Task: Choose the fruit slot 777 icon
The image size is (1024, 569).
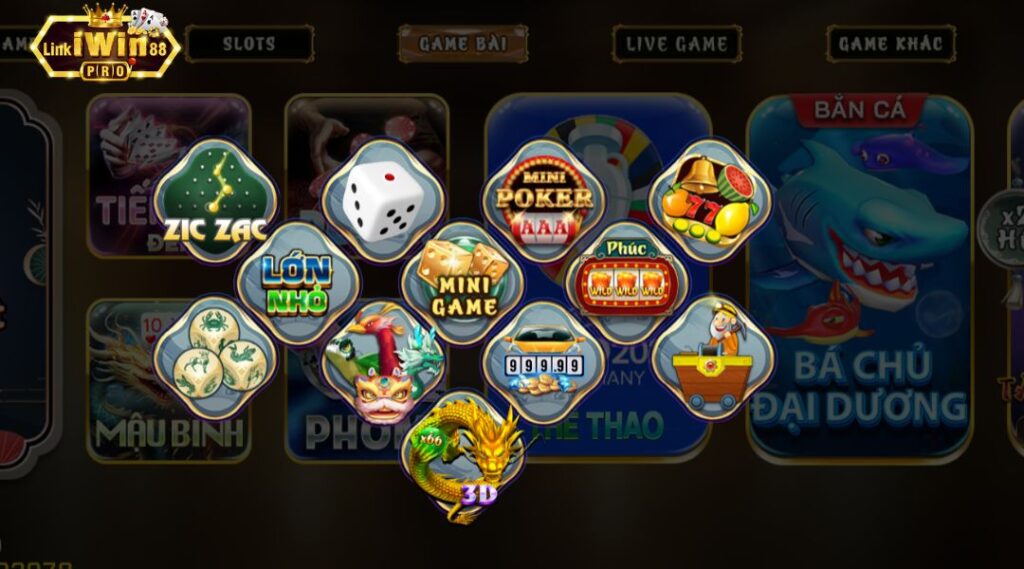Action: pos(710,200)
